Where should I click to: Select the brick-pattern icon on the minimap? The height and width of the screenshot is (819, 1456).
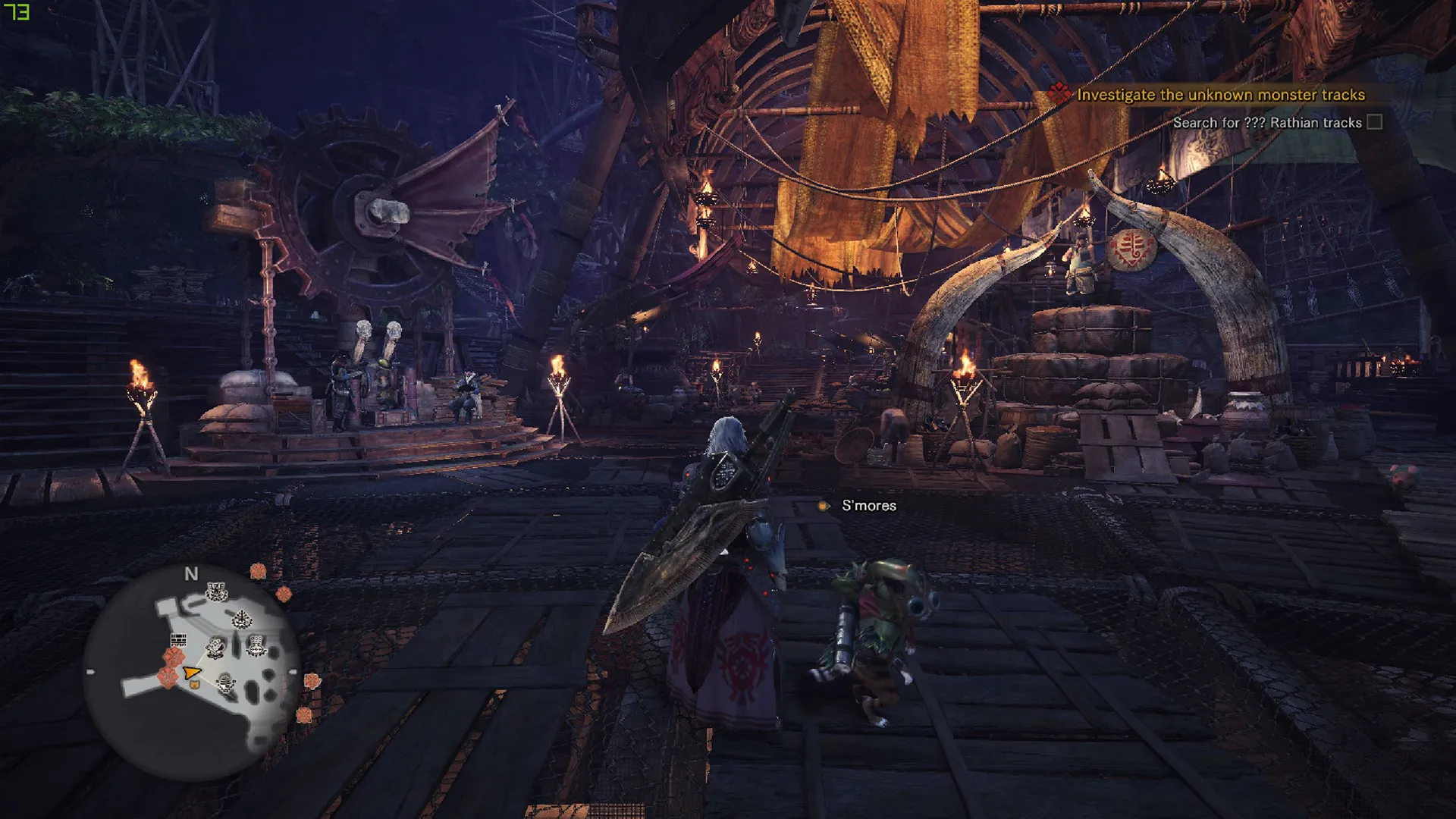point(178,640)
